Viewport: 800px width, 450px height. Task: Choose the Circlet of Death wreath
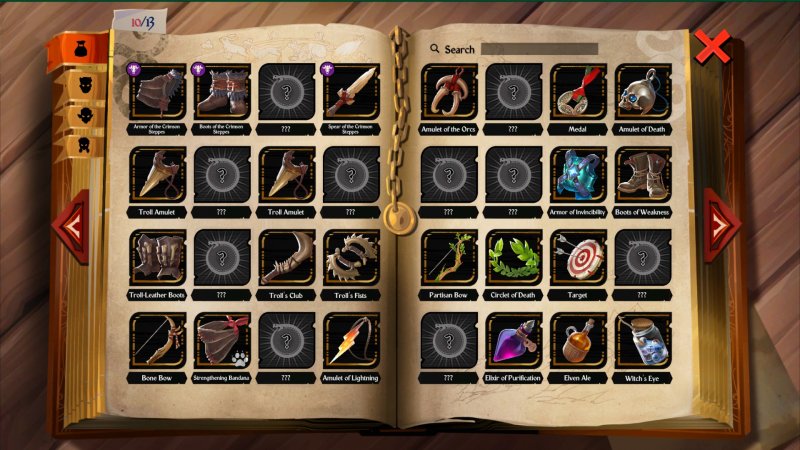point(514,258)
